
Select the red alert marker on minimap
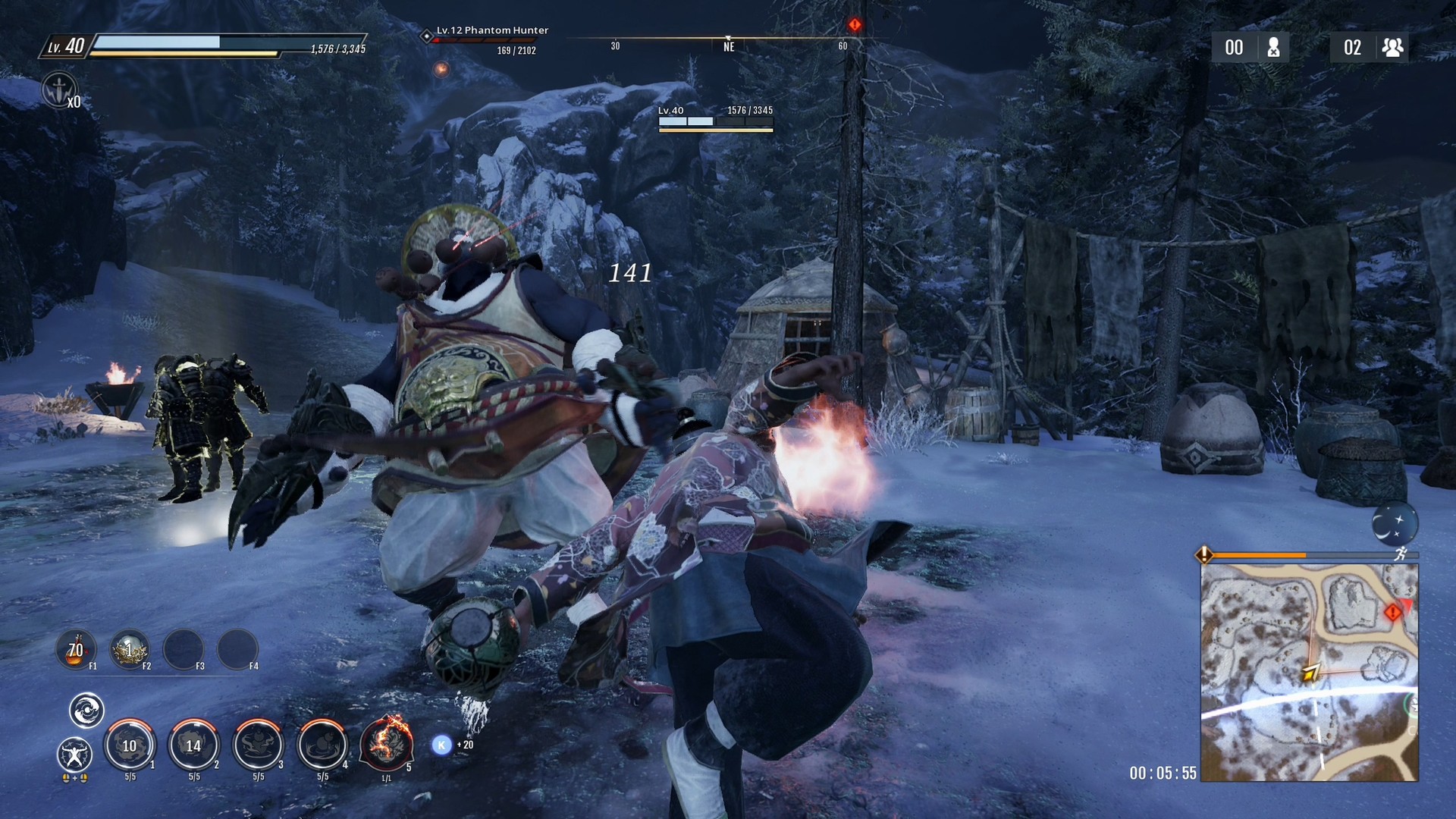point(1392,612)
